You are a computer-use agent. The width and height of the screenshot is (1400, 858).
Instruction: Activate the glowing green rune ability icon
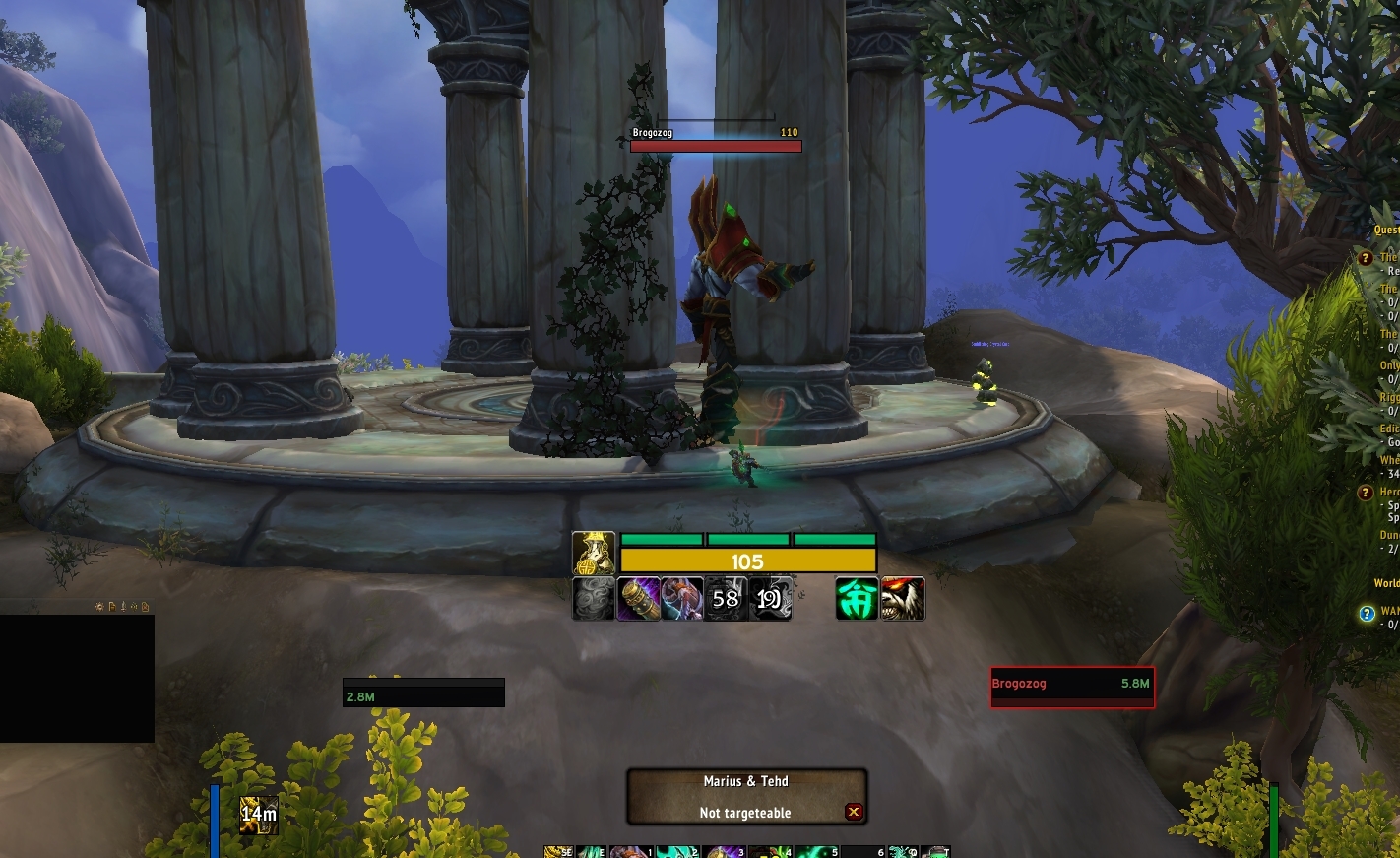(858, 599)
